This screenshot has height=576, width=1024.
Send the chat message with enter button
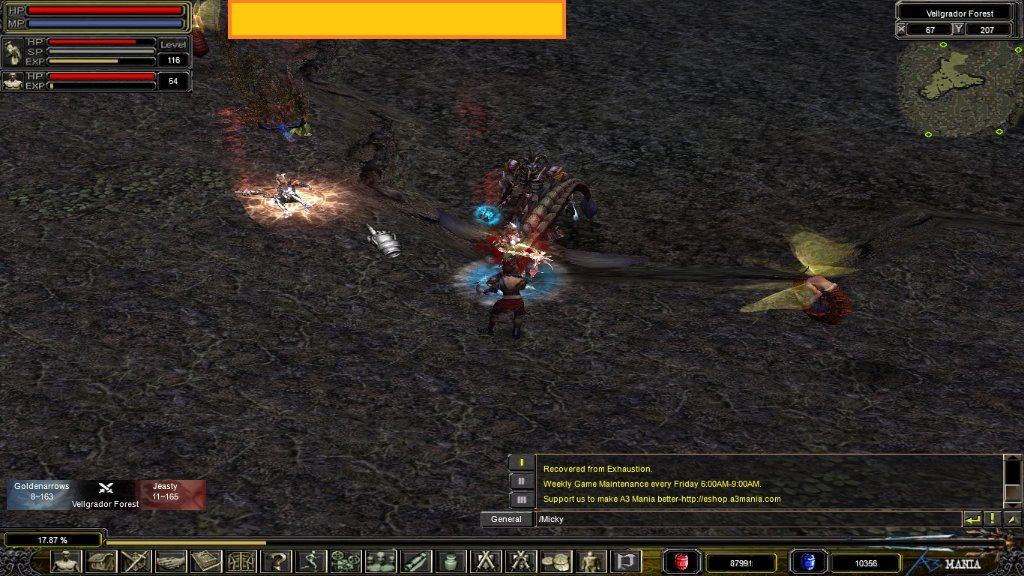point(972,519)
